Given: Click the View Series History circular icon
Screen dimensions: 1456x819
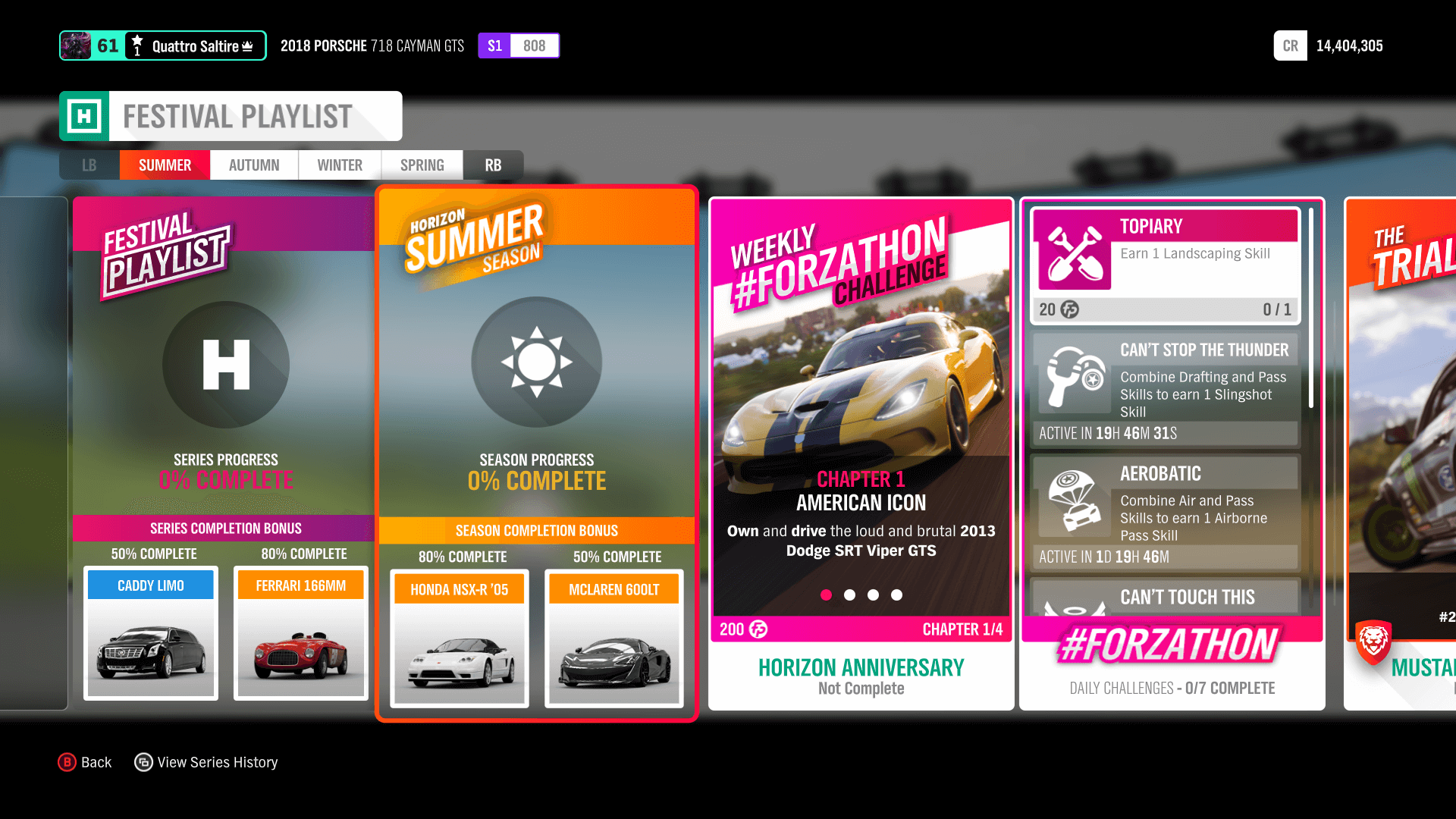Looking at the screenshot, I should [x=143, y=762].
